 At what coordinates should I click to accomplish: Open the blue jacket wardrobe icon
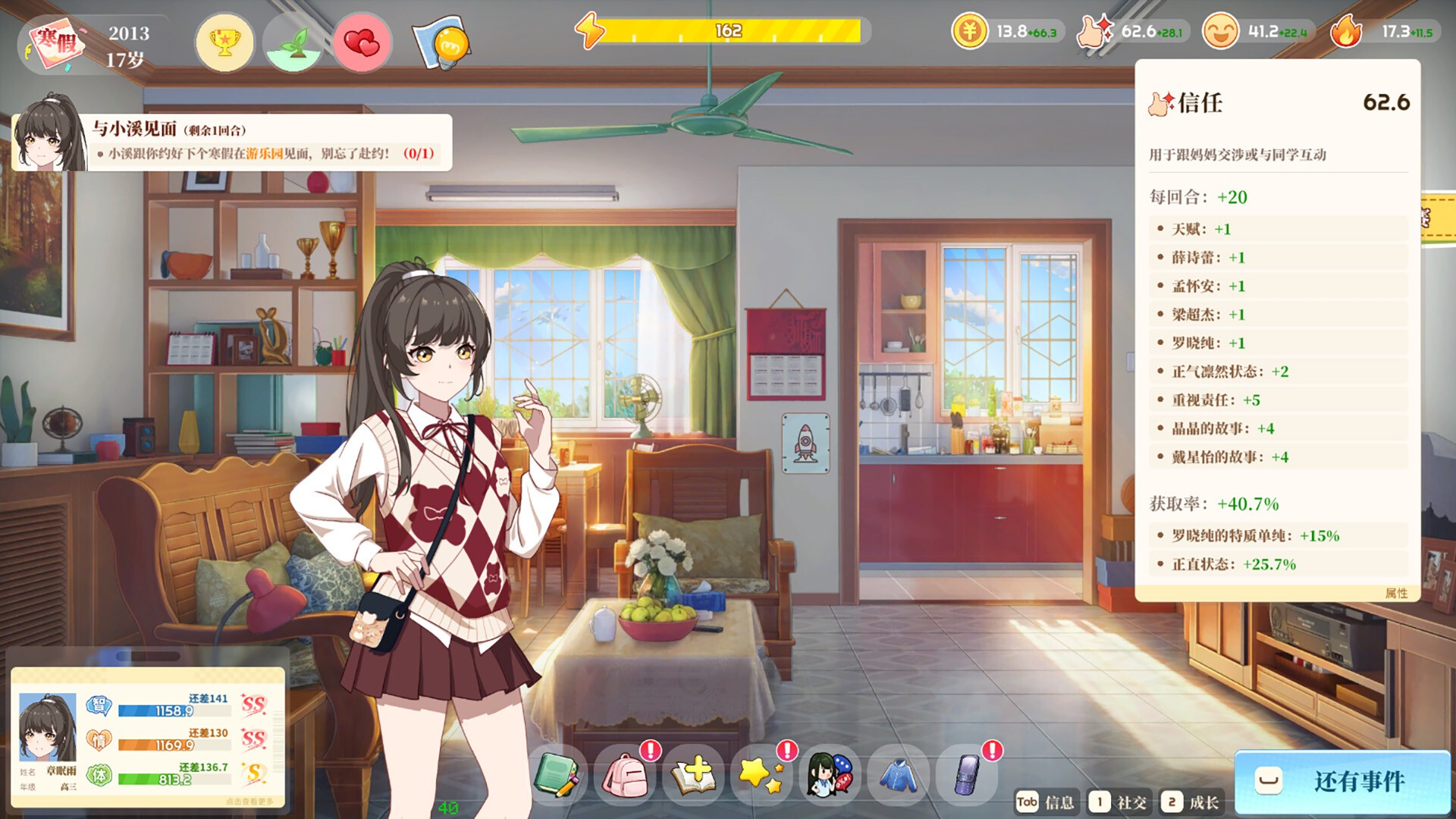898,775
